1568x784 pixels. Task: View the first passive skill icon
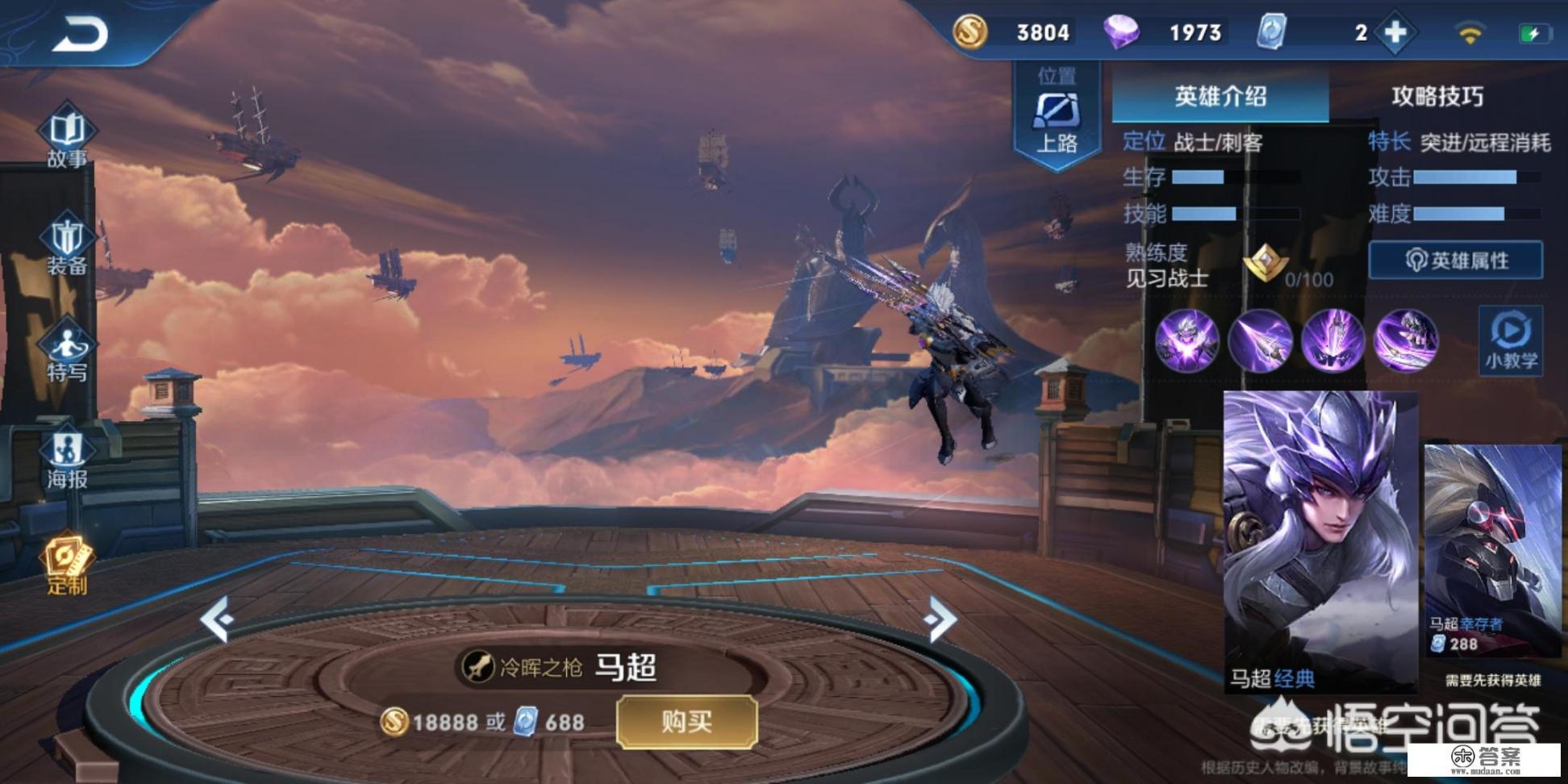[1186, 340]
